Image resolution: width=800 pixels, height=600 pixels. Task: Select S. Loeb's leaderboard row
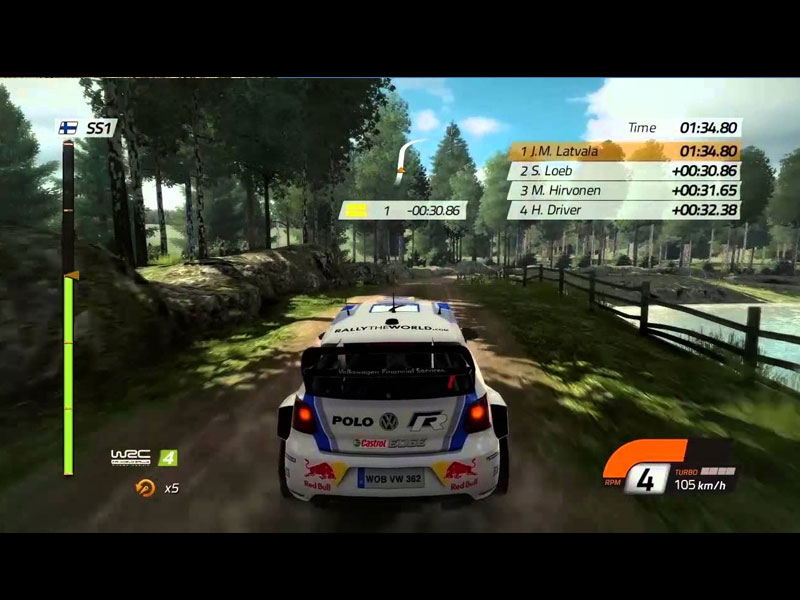point(624,171)
